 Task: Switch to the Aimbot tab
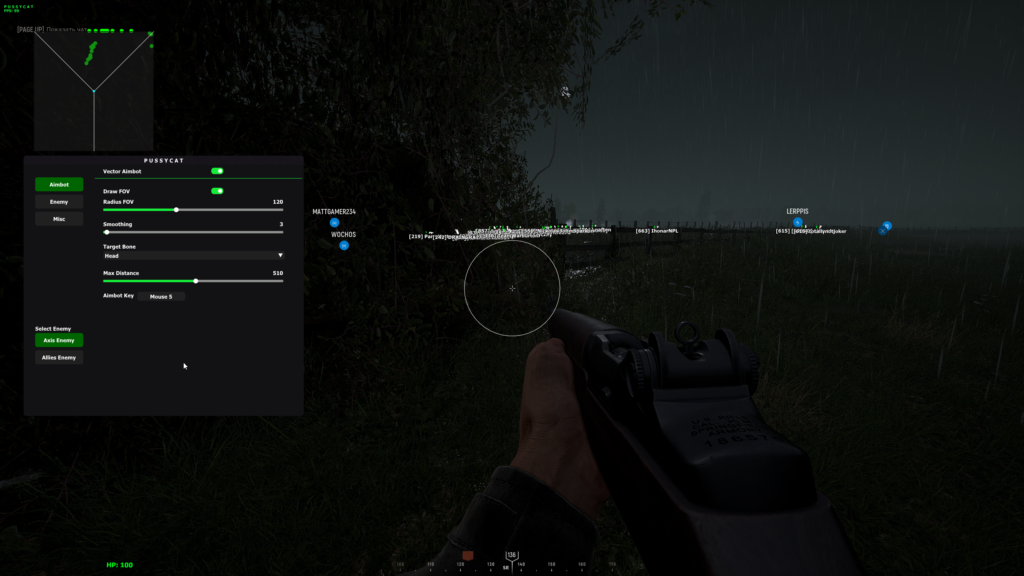pyautogui.click(x=59, y=185)
